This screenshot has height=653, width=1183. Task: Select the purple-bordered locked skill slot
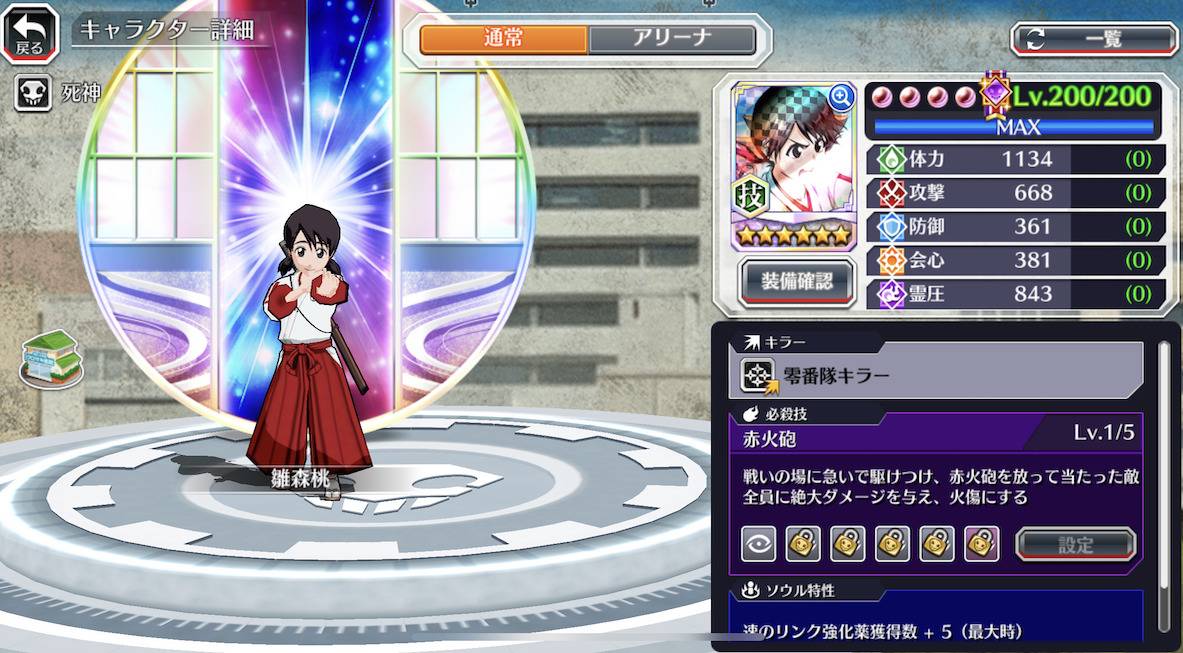click(x=982, y=543)
